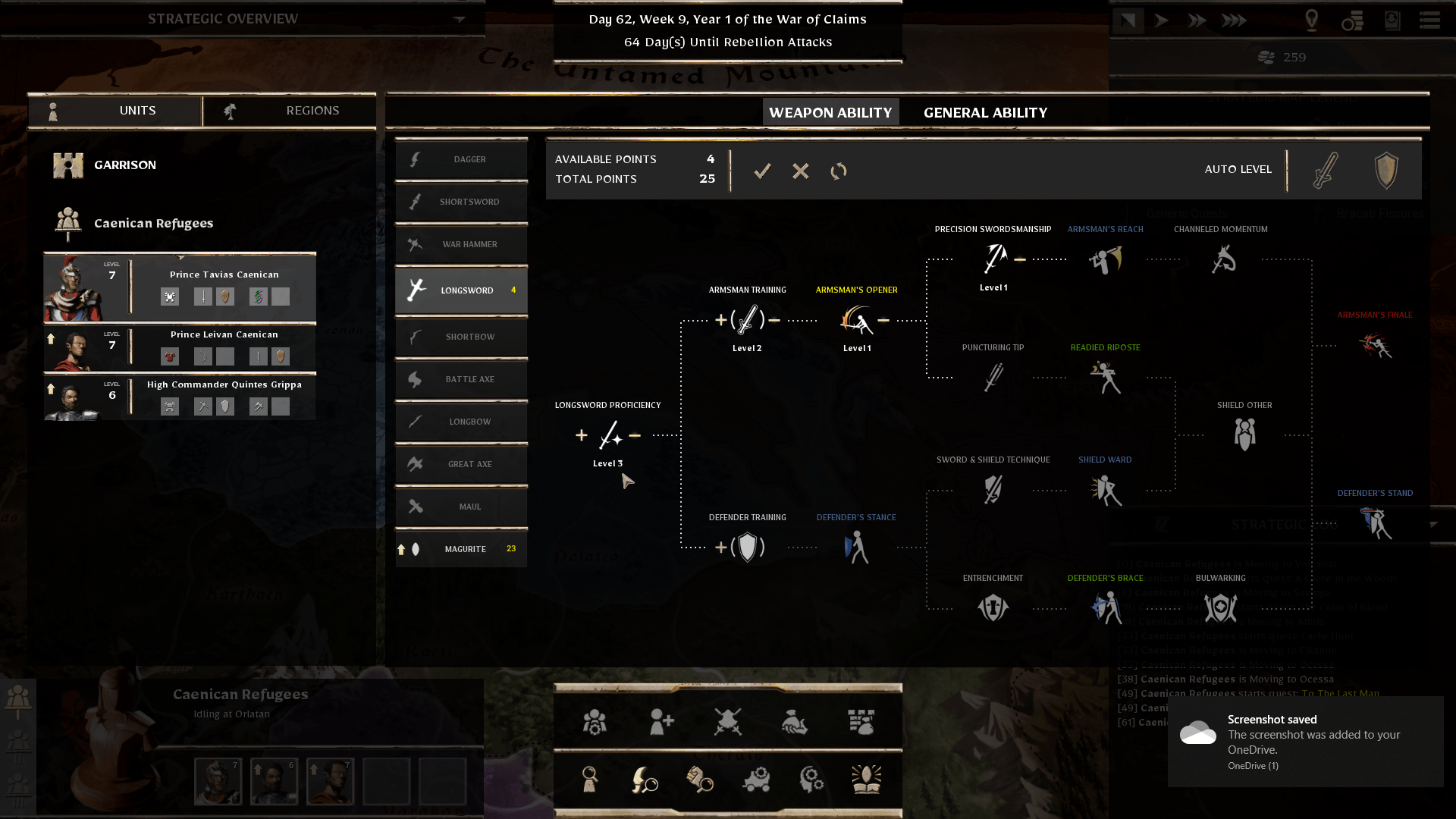
Task: Cancel point changes with the X button
Action: pos(800,171)
